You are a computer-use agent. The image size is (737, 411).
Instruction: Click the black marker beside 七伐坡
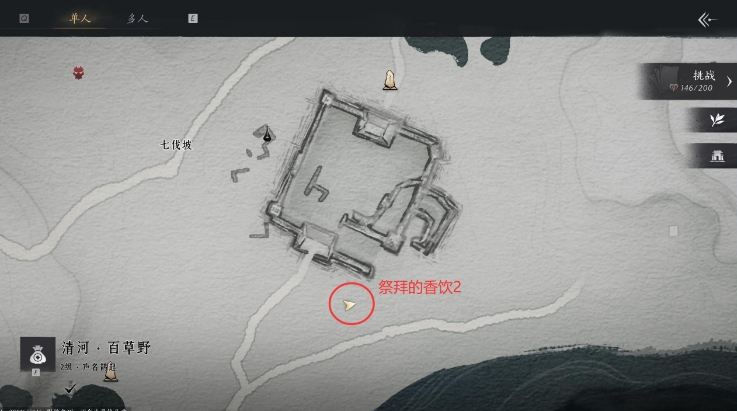[x=268, y=134]
